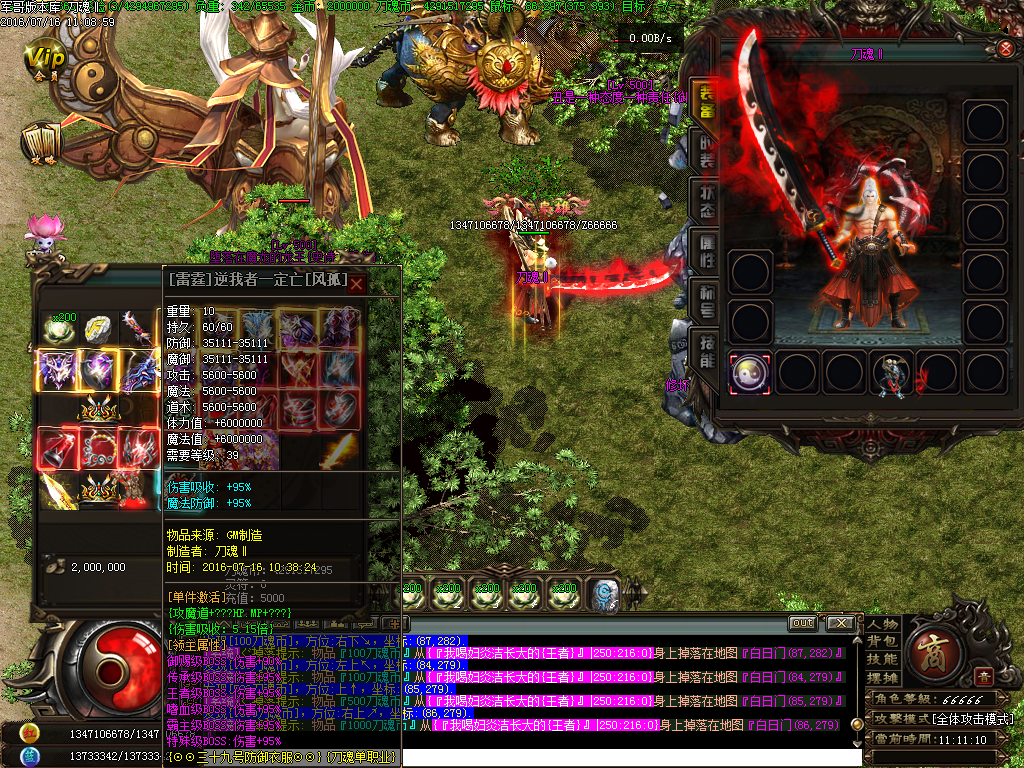Open the 技能 skills menu beside chat
The height and width of the screenshot is (768, 1024).
pyautogui.click(x=882, y=660)
